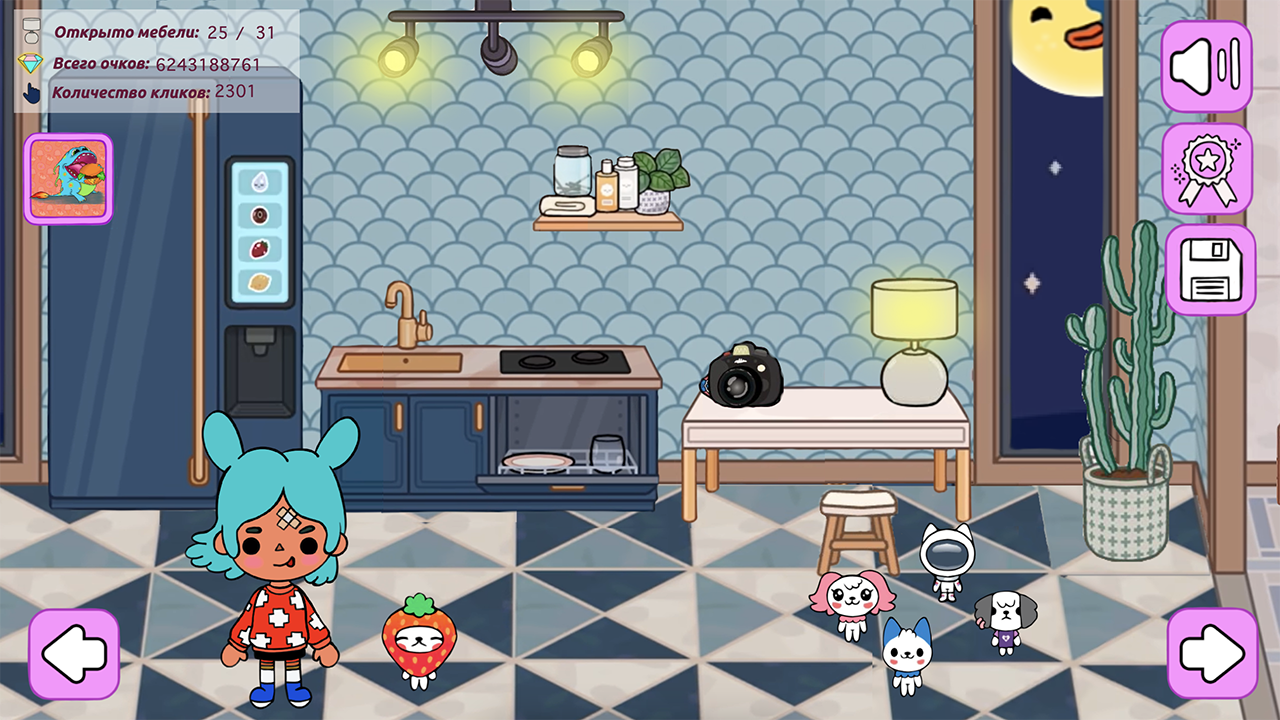
Task: Open the achievements medal icon
Action: click(1206, 166)
